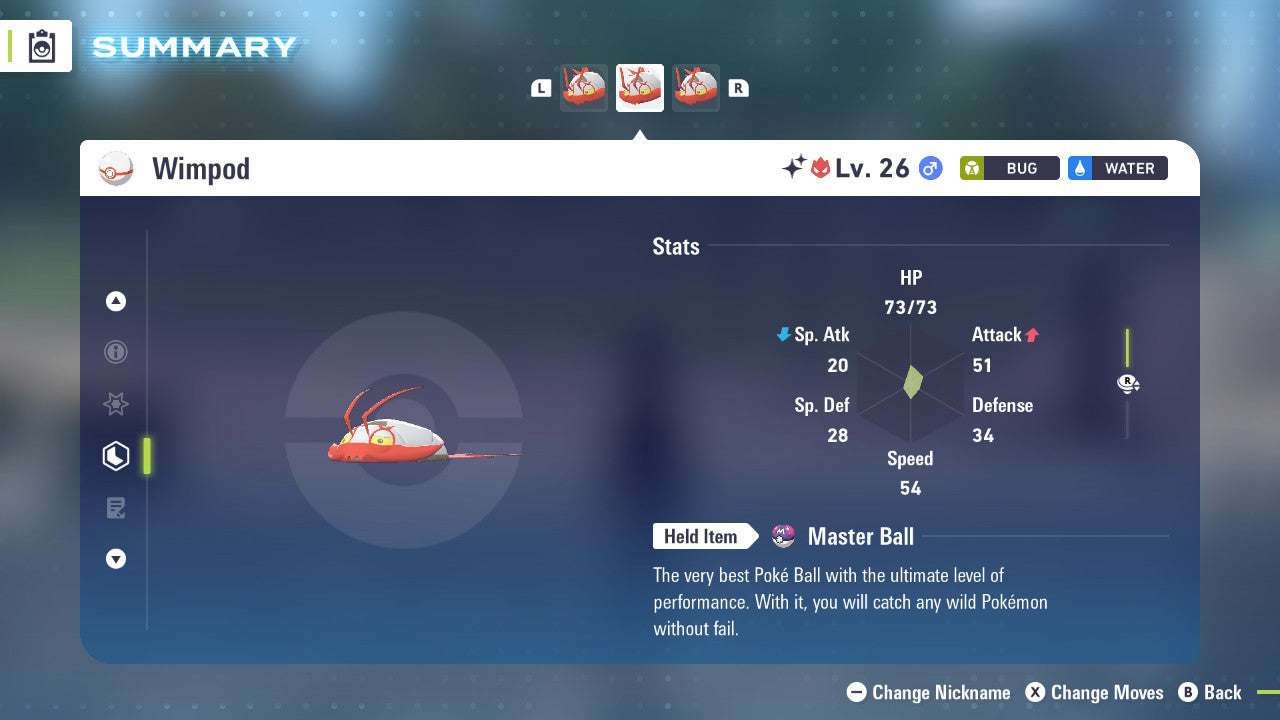Click the down arrow to view next page
The image size is (1280, 720).
pos(116,559)
